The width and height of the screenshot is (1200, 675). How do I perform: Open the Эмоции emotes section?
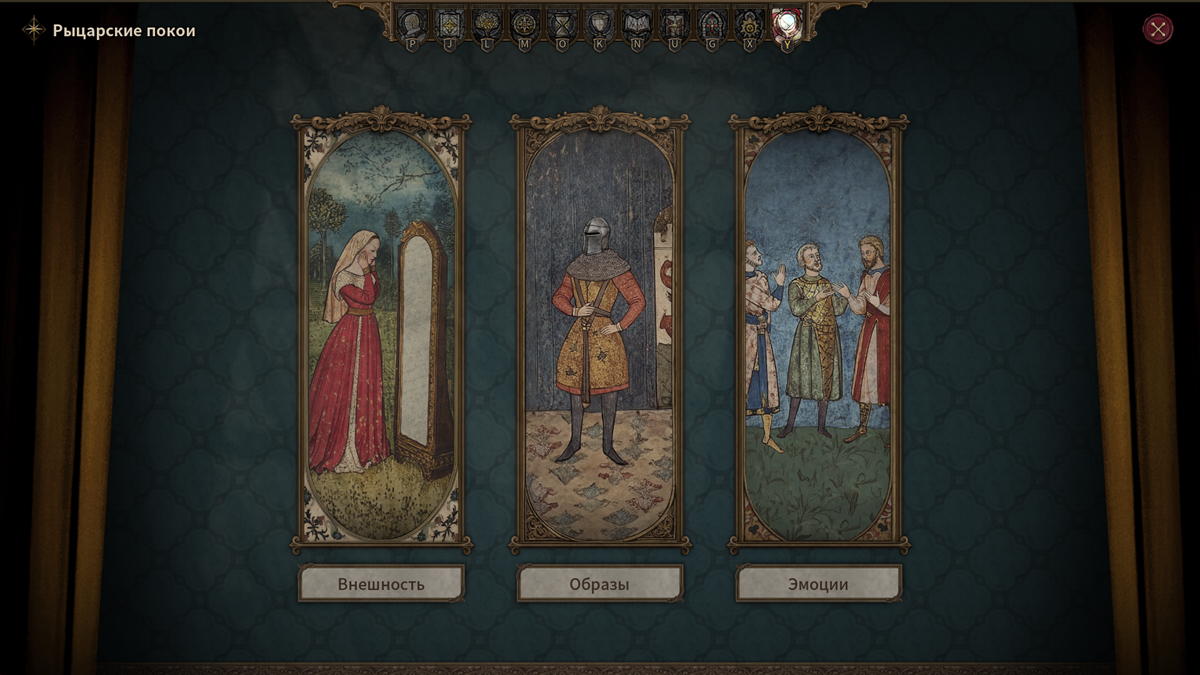819,584
